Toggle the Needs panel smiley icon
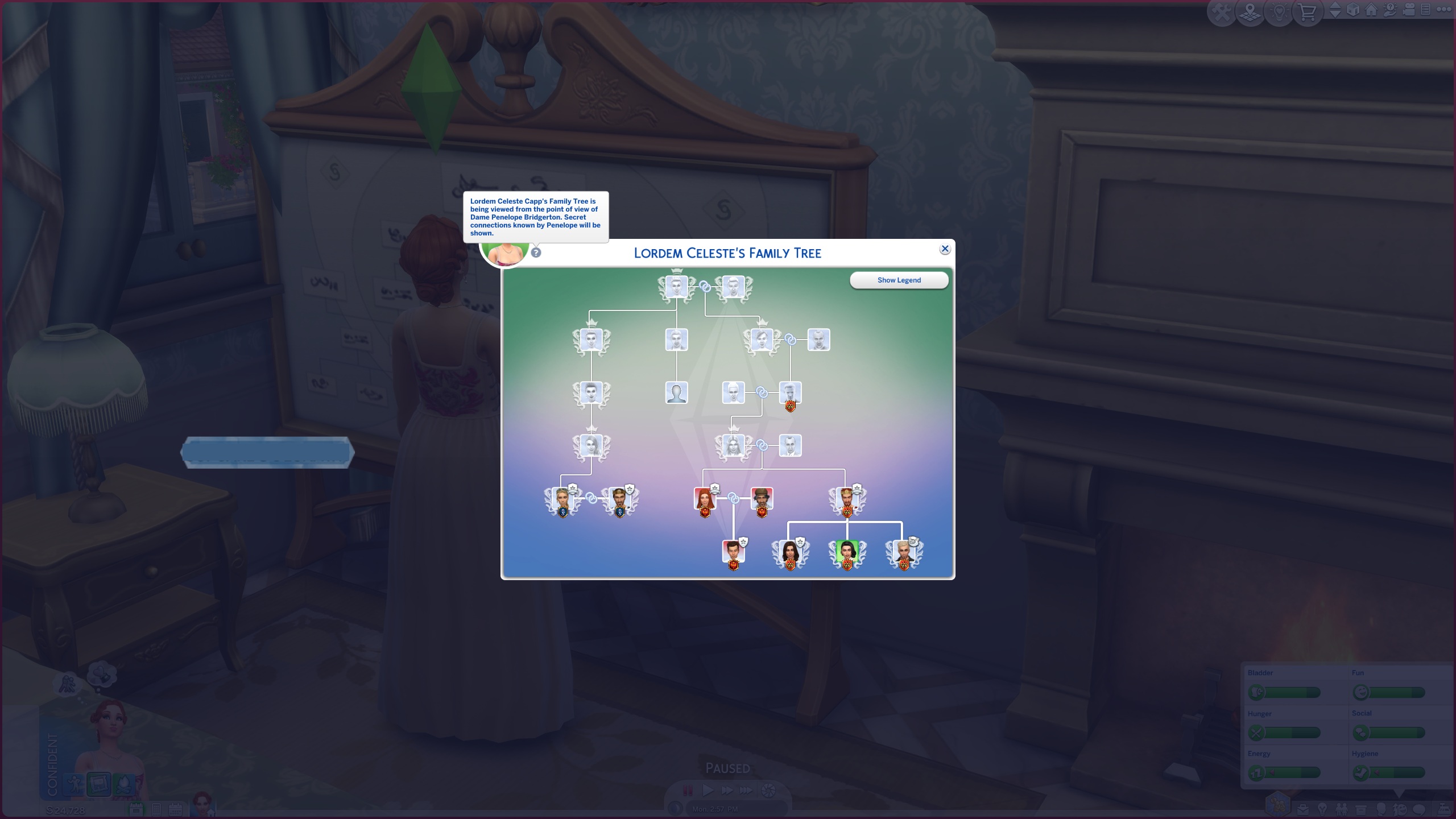 [x=1401, y=809]
